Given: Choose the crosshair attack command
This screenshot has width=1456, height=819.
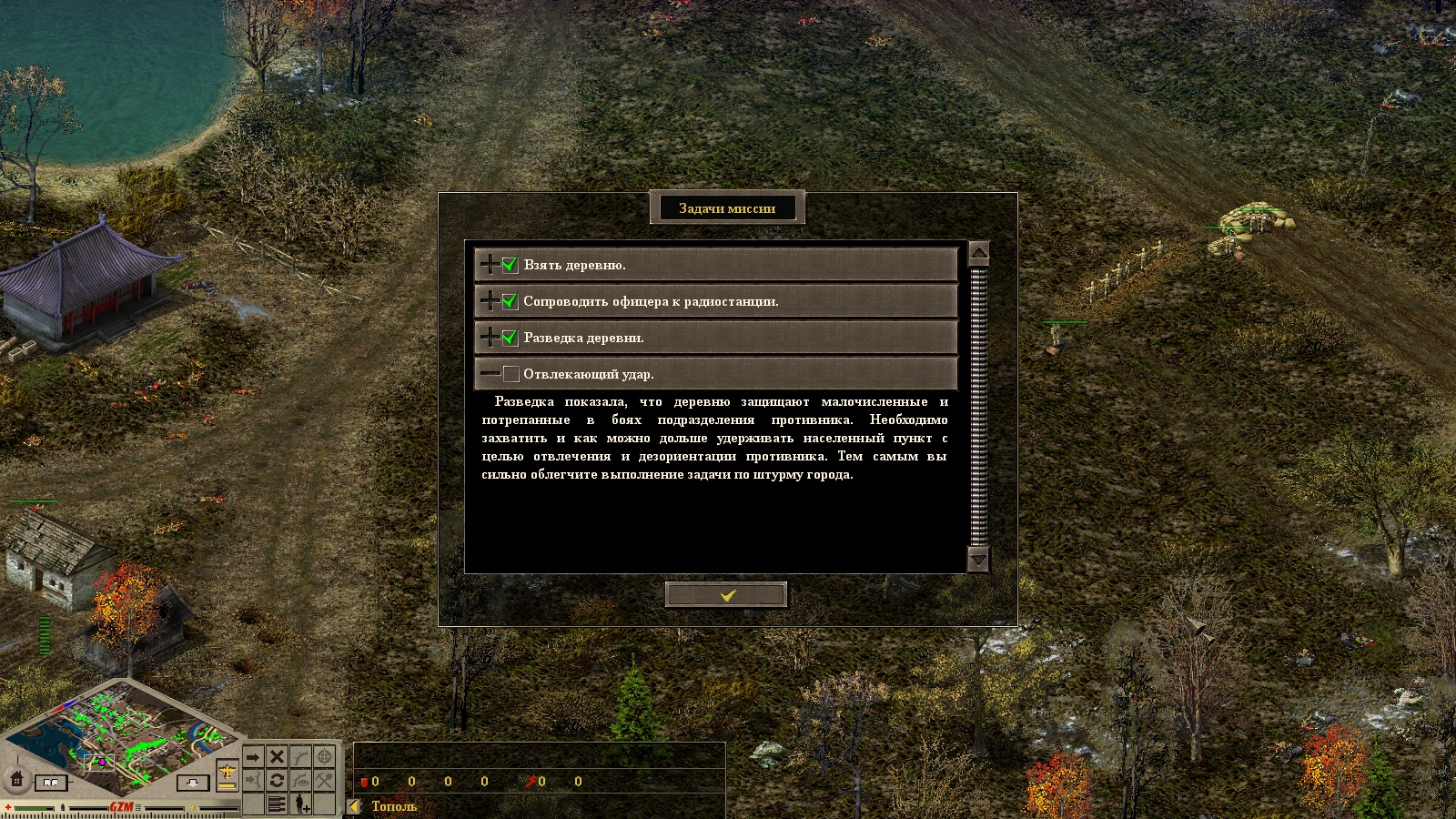Looking at the screenshot, I should 324,757.
